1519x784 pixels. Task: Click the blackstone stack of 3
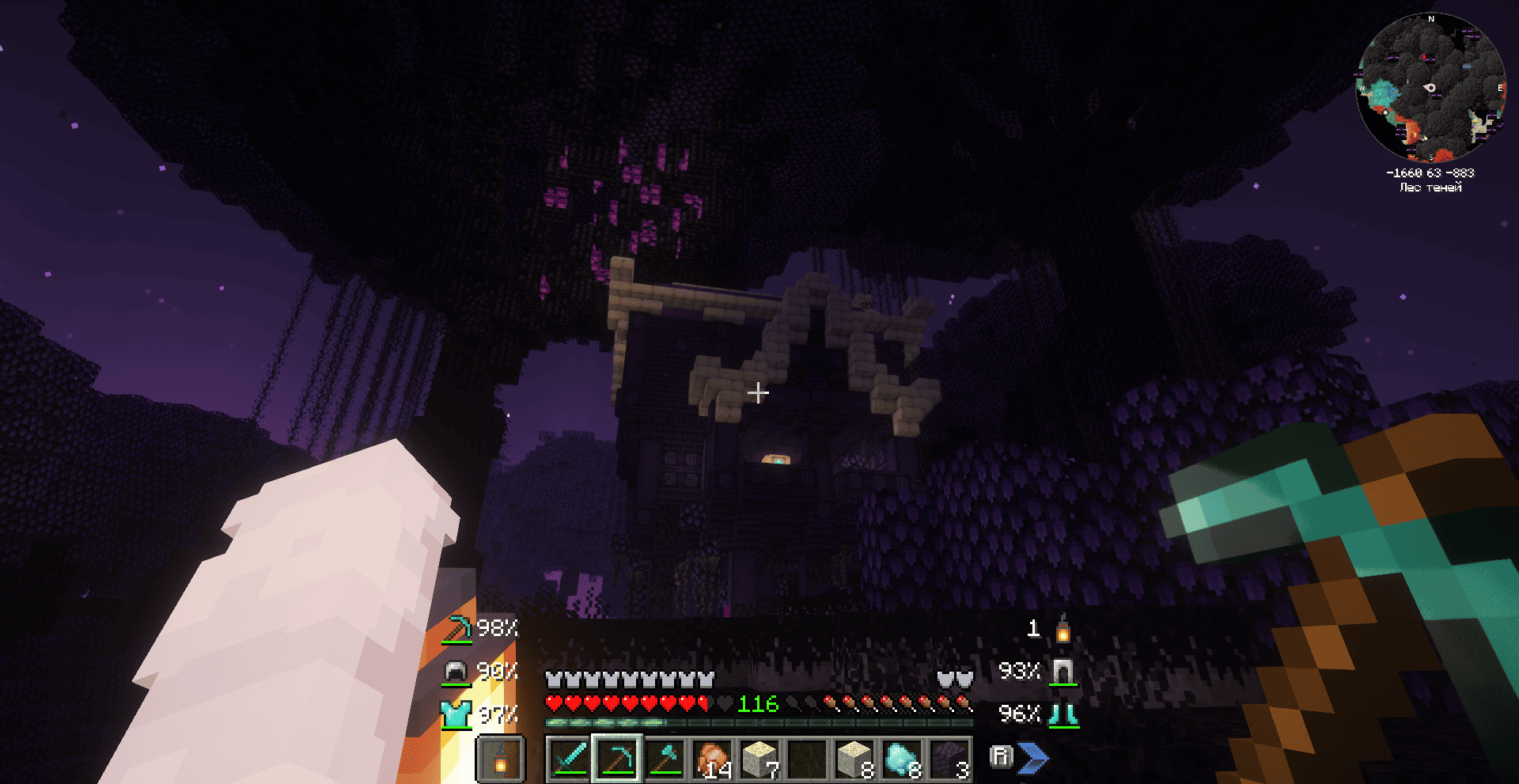[x=950, y=758]
